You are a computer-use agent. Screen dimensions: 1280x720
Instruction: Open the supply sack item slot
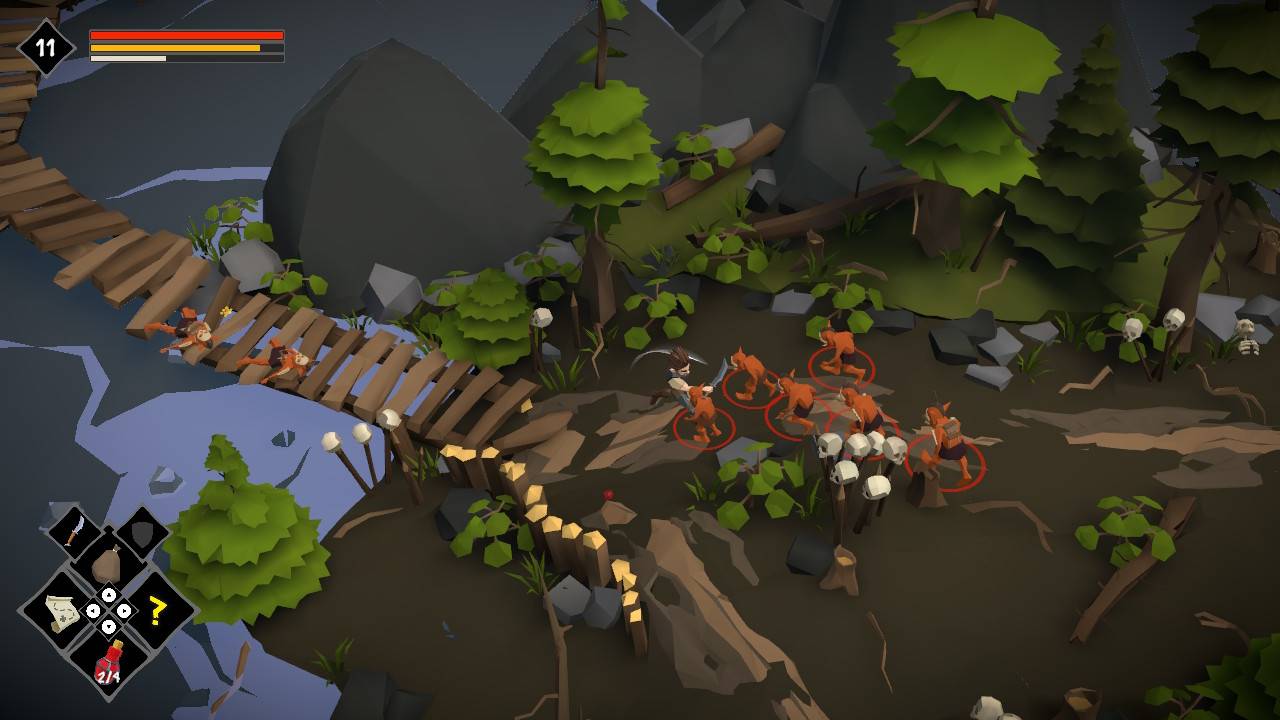[x=108, y=563]
